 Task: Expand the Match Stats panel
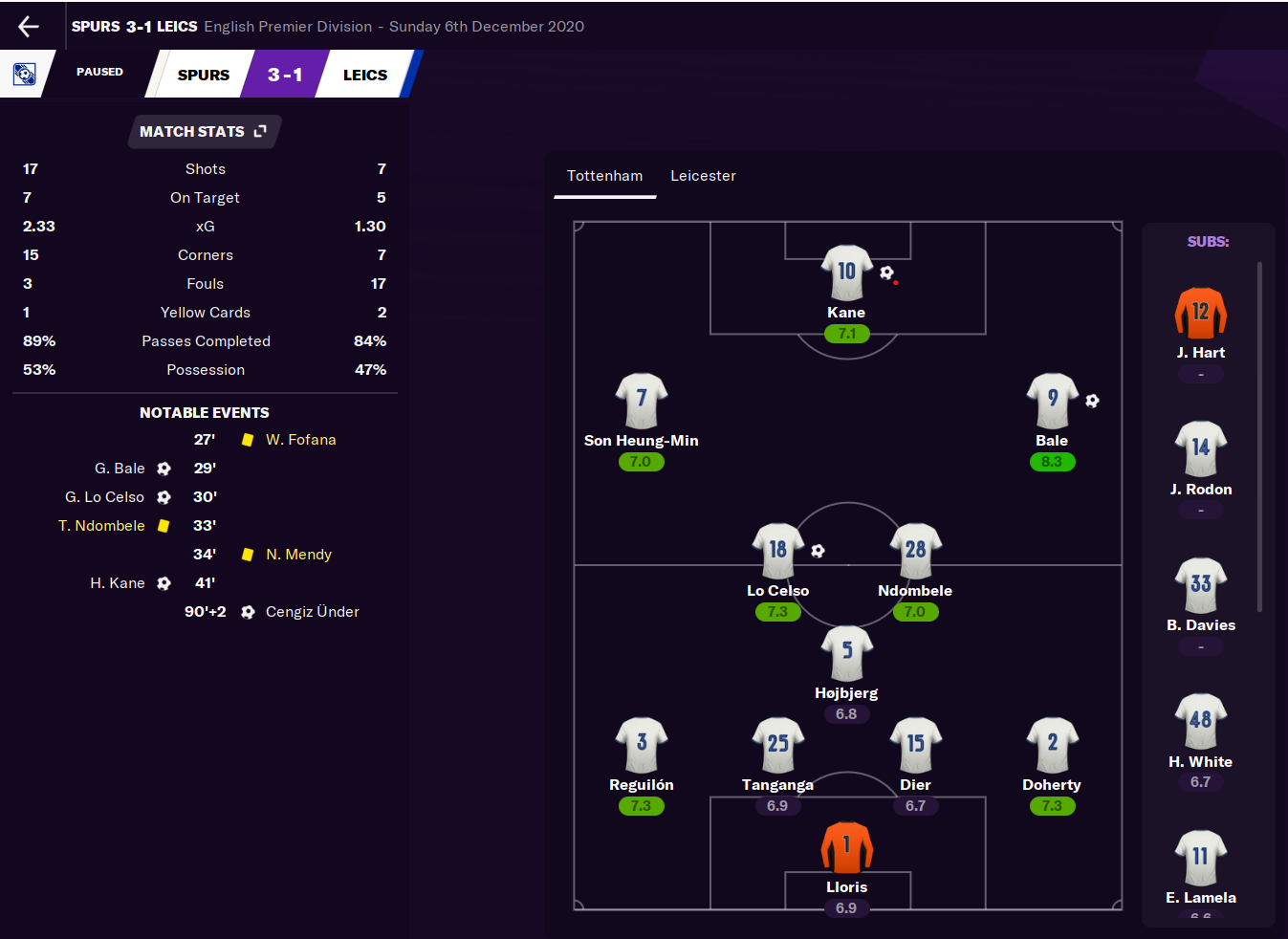(260, 131)
